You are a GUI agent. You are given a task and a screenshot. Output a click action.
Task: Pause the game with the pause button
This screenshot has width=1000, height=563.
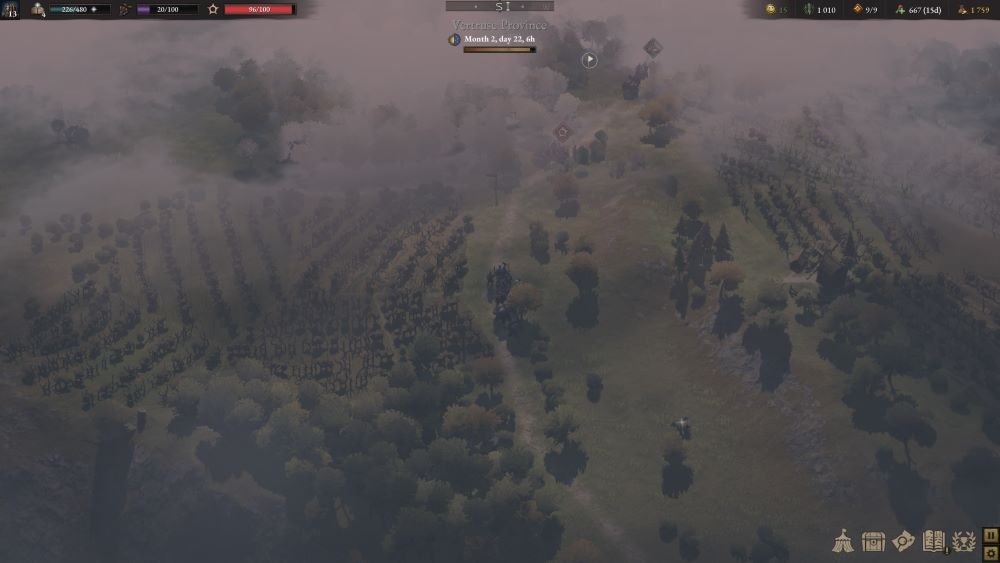point(990,535)
